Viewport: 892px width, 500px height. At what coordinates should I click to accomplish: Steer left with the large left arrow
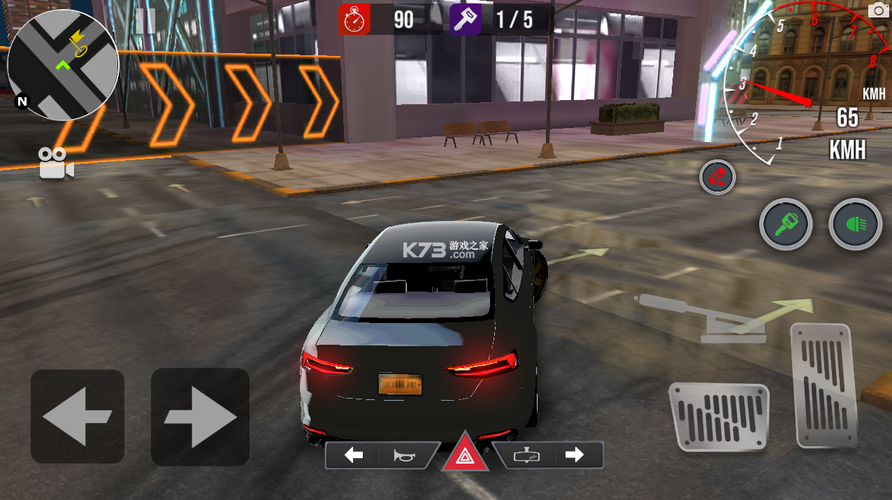tap(77, 416)
